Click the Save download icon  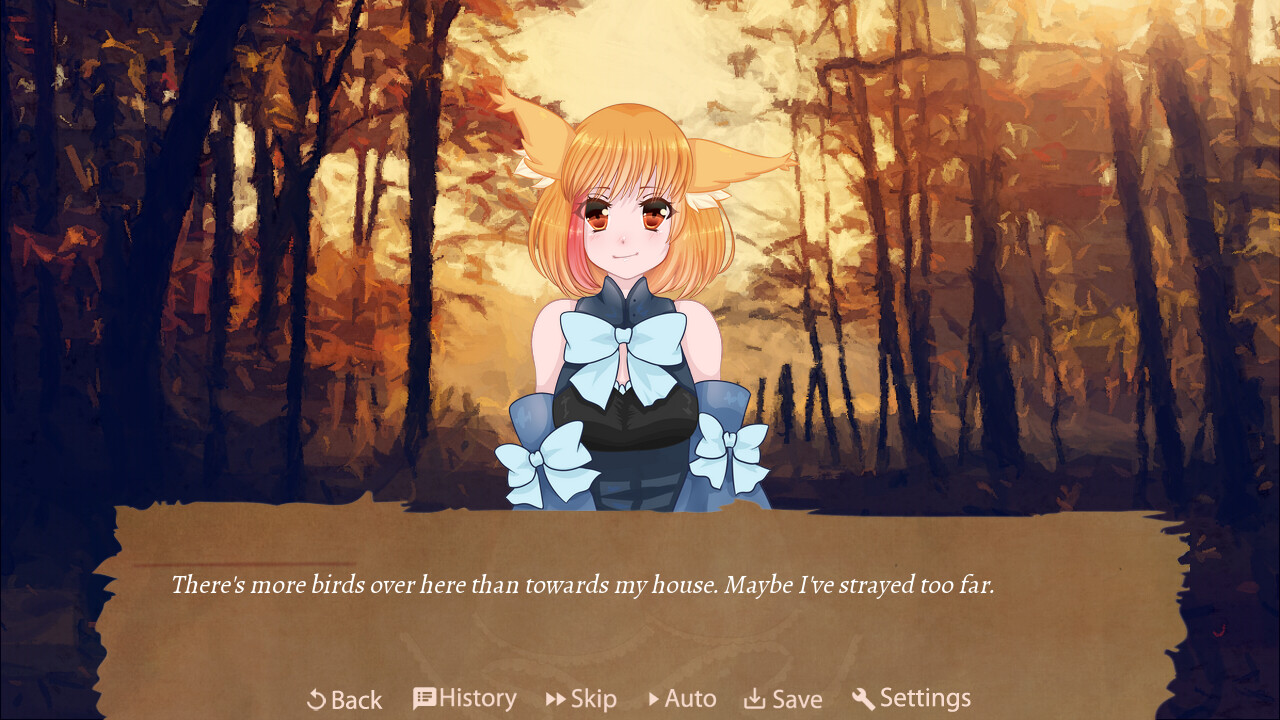pos(753,699)
